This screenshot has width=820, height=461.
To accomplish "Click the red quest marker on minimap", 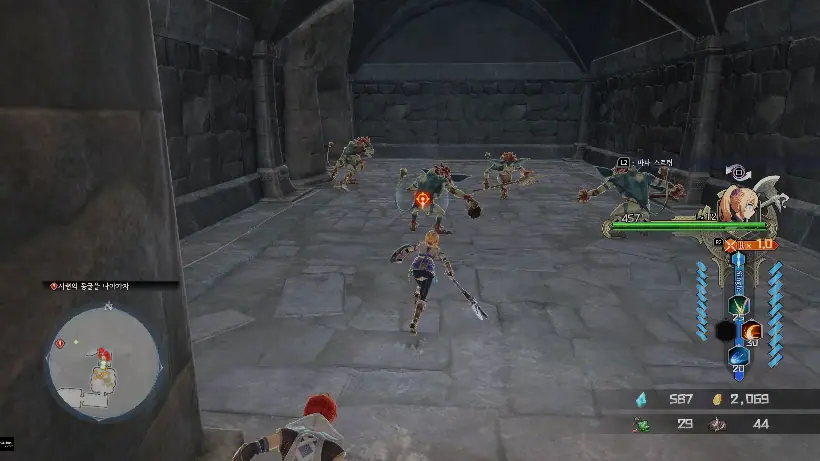I will [61, 342].
